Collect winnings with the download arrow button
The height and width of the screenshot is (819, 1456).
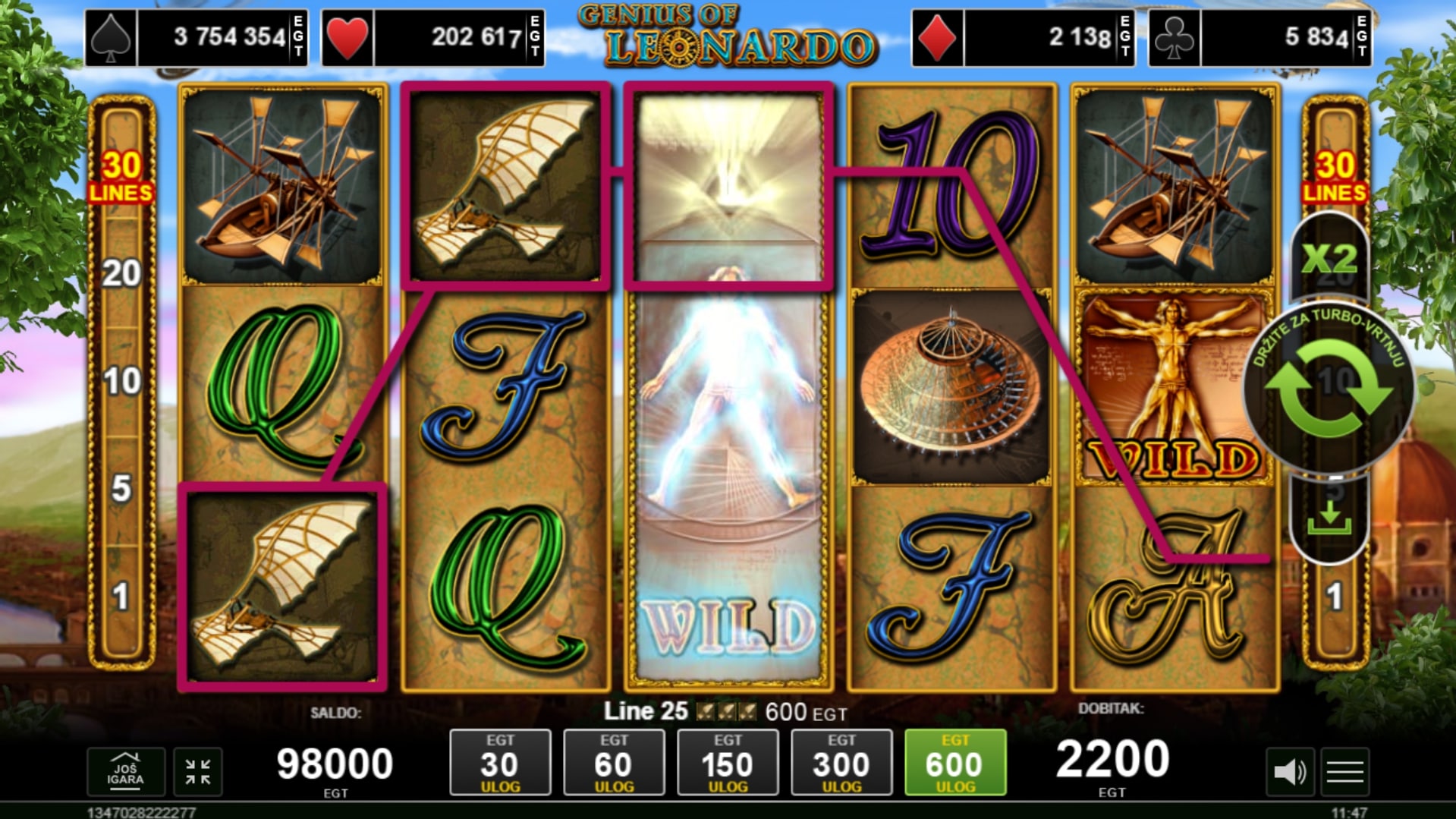pyautogui.click(x=1329, y=518)
